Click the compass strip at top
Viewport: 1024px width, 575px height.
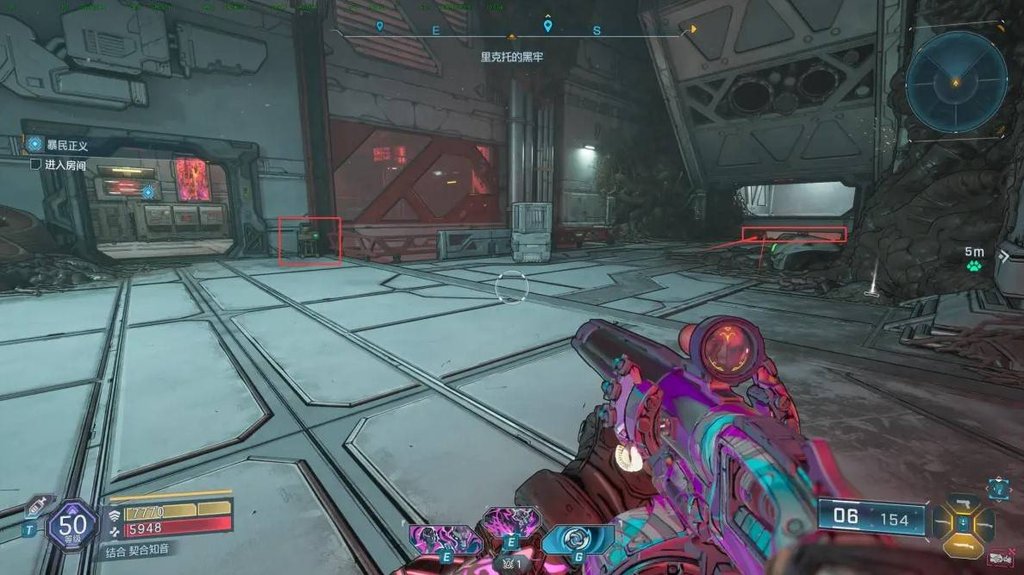[x=512, y=30]
